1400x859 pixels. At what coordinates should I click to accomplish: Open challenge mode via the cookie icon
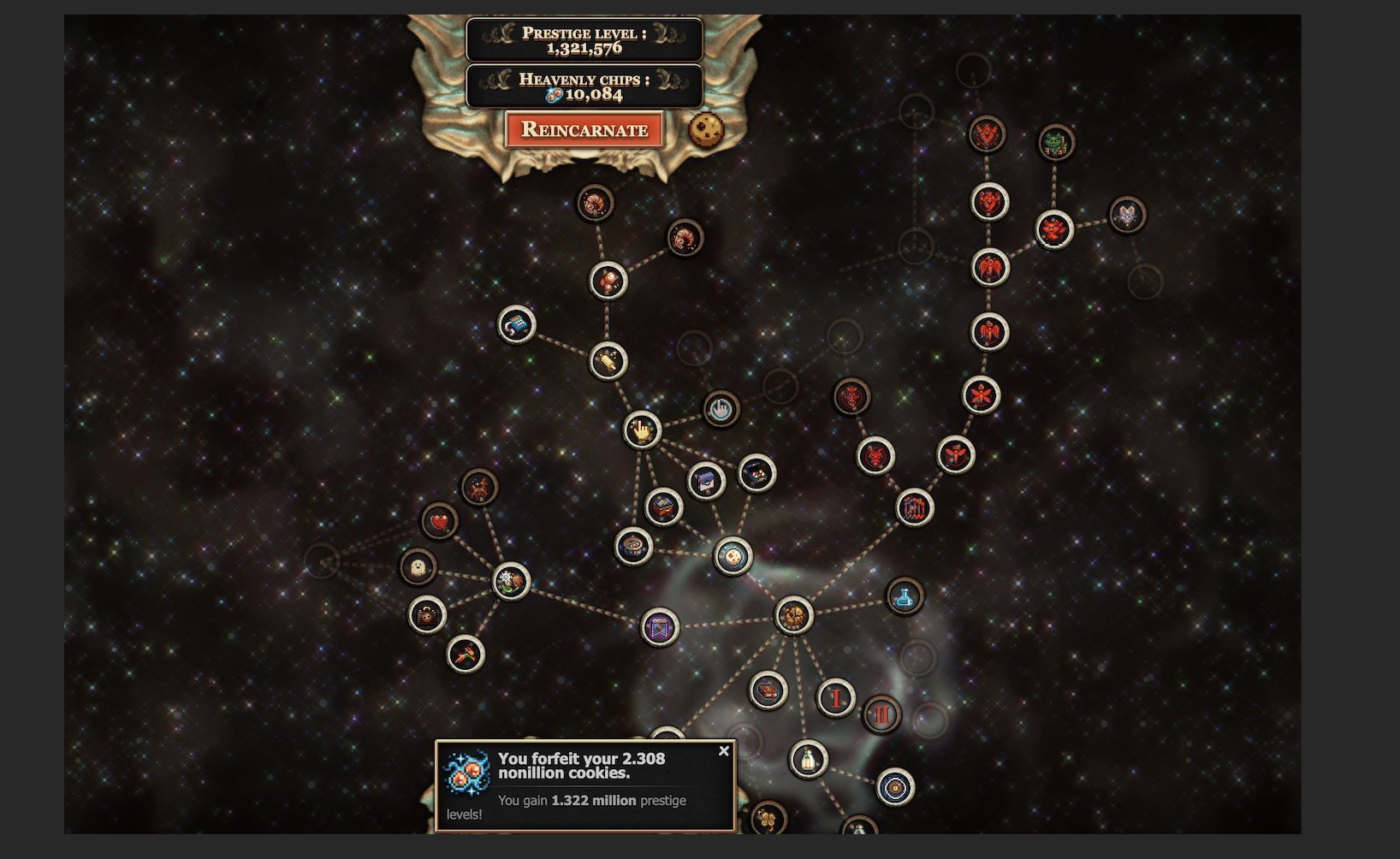[x=707, y=131]
